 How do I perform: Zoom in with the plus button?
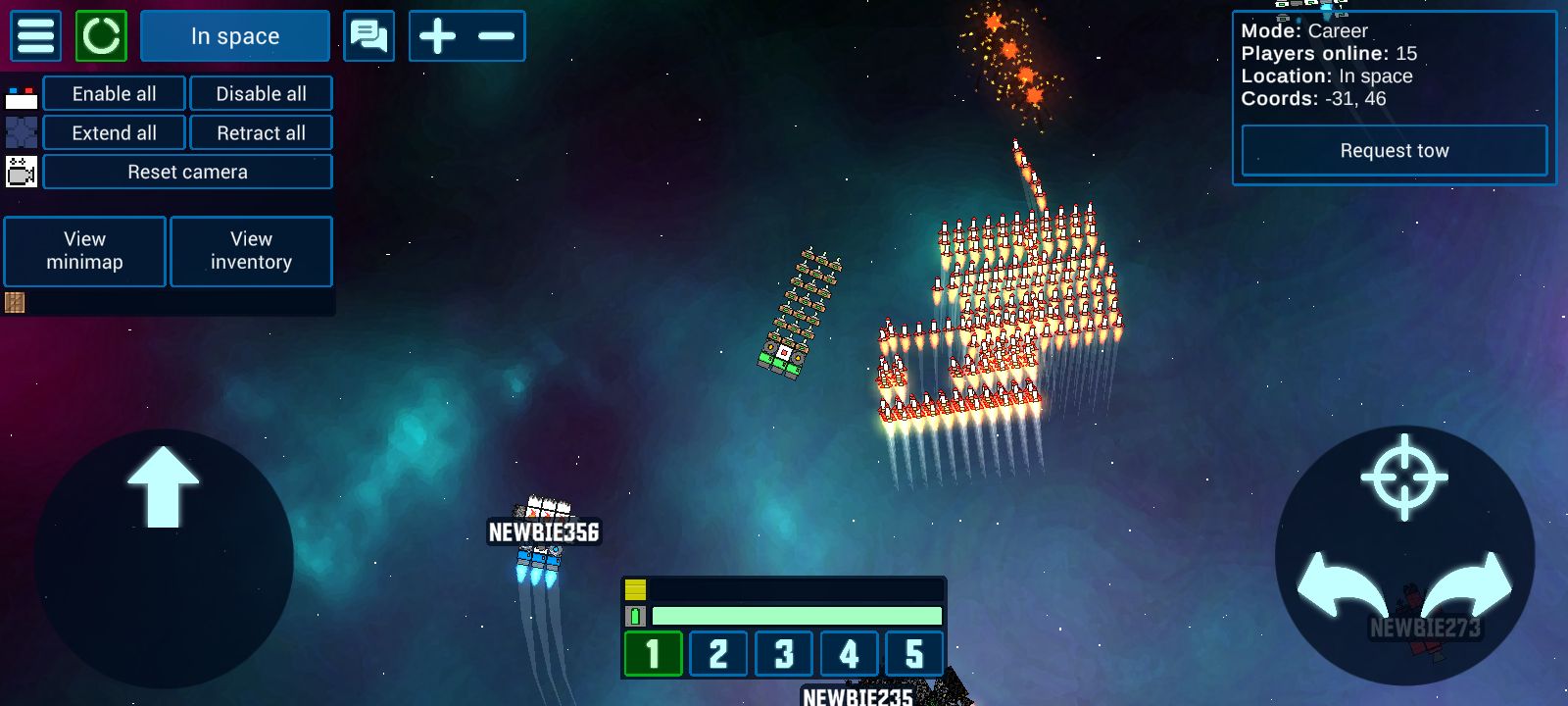437,36
